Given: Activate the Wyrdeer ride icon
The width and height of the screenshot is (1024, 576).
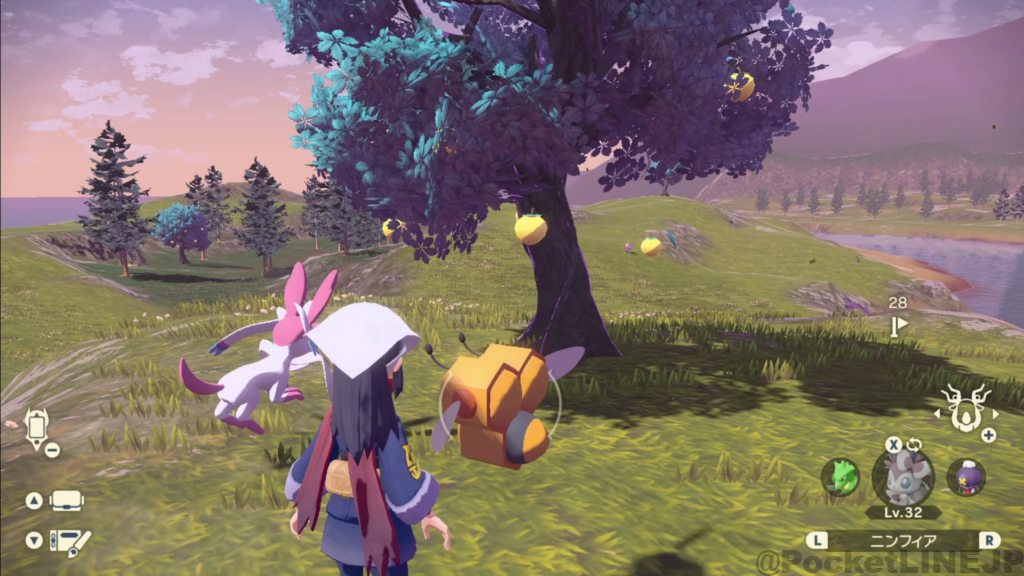Looking at the screenshot, I should click(965, 408).
